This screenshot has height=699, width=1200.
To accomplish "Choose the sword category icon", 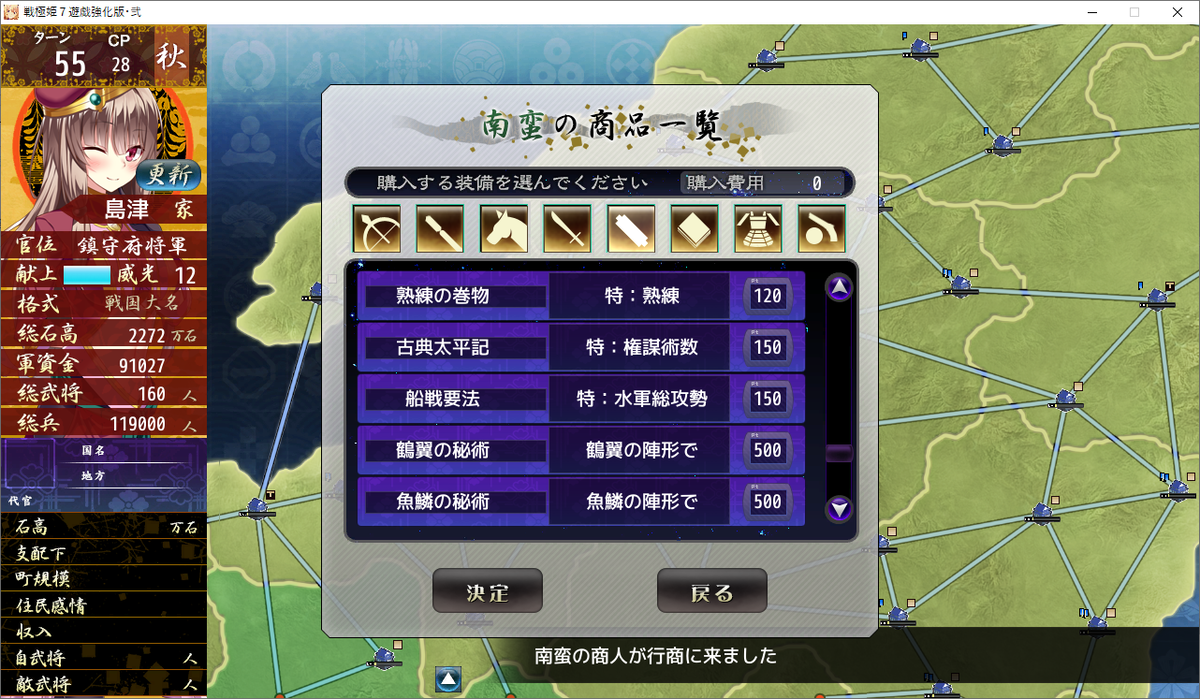I will (567, 229).
